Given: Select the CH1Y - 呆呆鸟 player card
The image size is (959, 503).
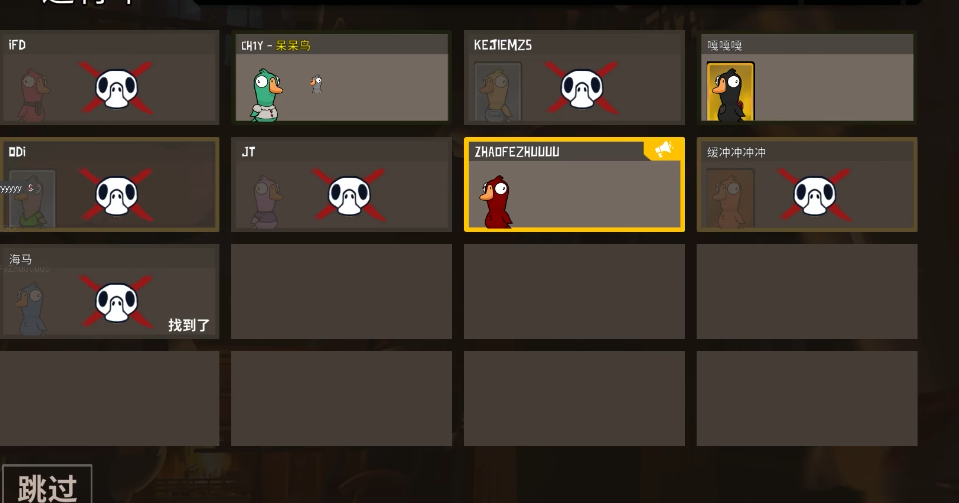Looking at the screenshot, I should pos(340,78).
